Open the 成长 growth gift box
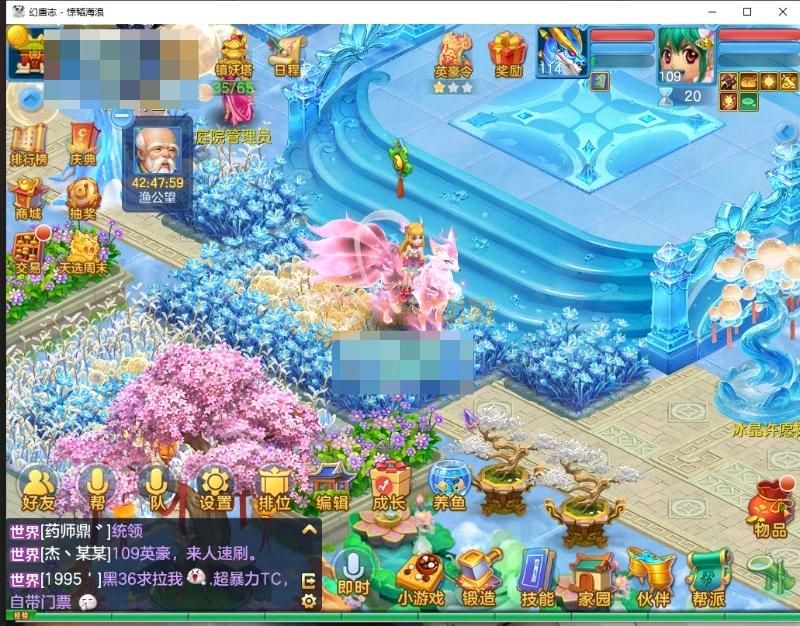This screenshot has height=626, width=800. [389, 487]
